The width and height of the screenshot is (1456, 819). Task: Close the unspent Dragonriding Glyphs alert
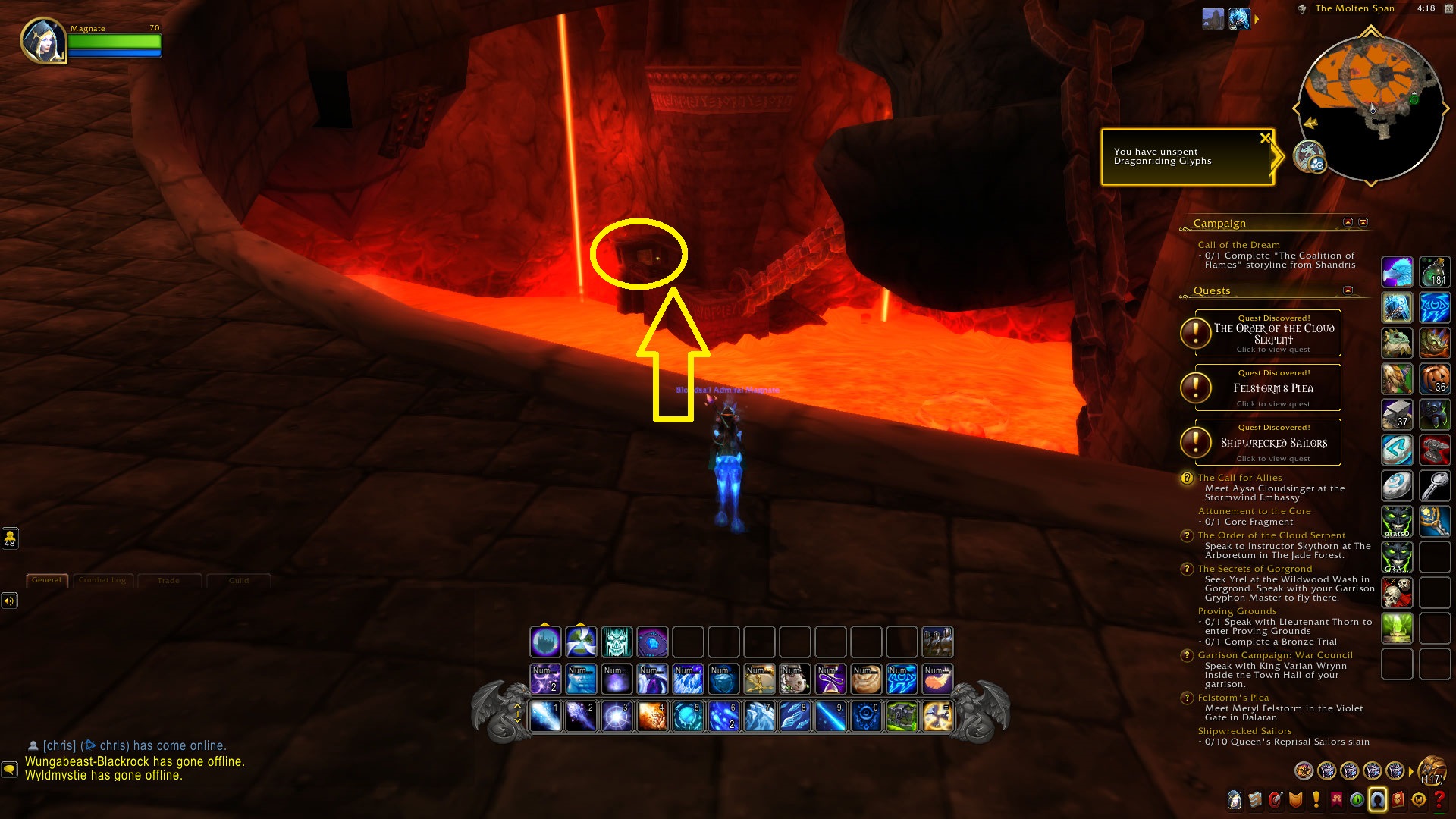click(x=1264, y=138)
